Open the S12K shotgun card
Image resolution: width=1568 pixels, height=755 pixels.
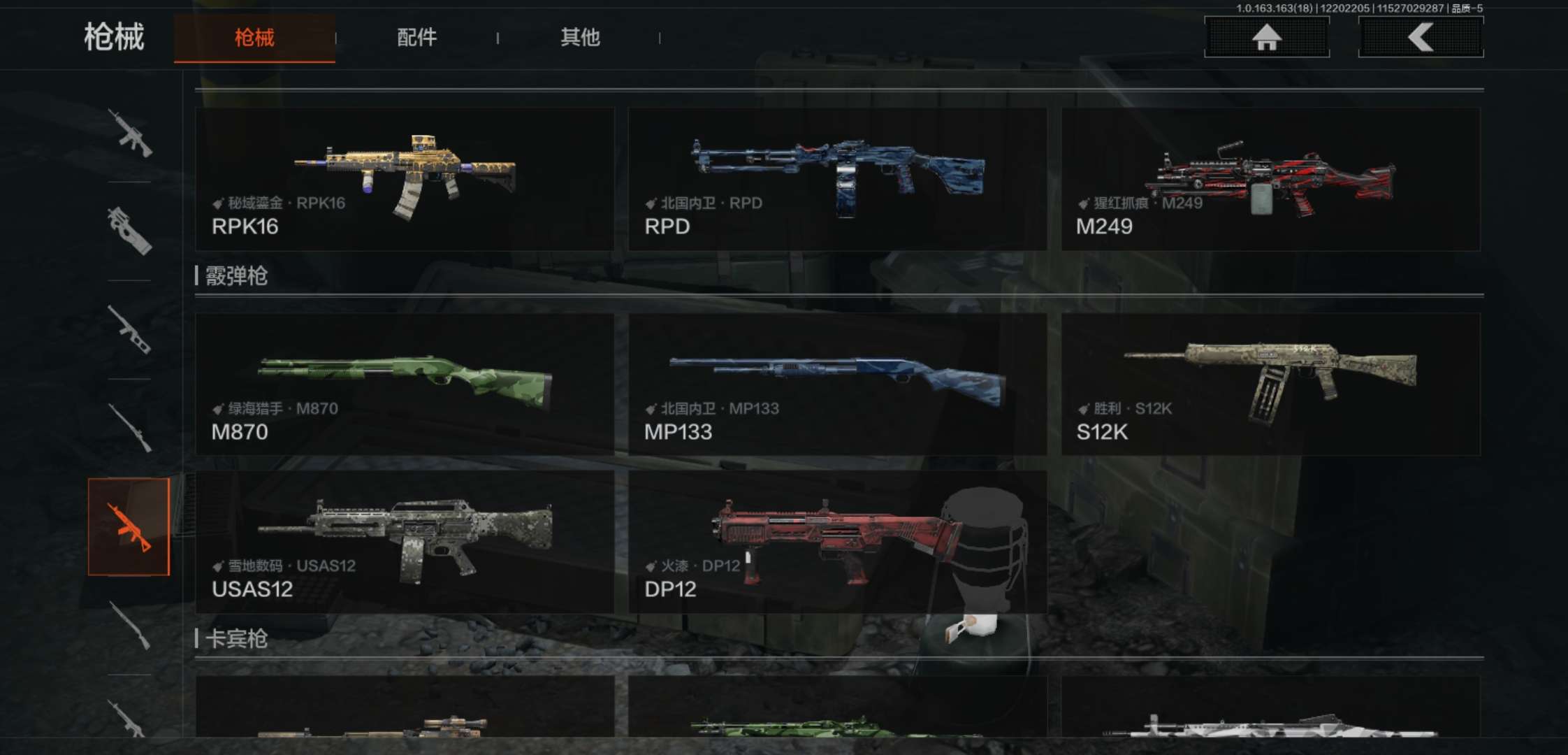point(1270,384)
